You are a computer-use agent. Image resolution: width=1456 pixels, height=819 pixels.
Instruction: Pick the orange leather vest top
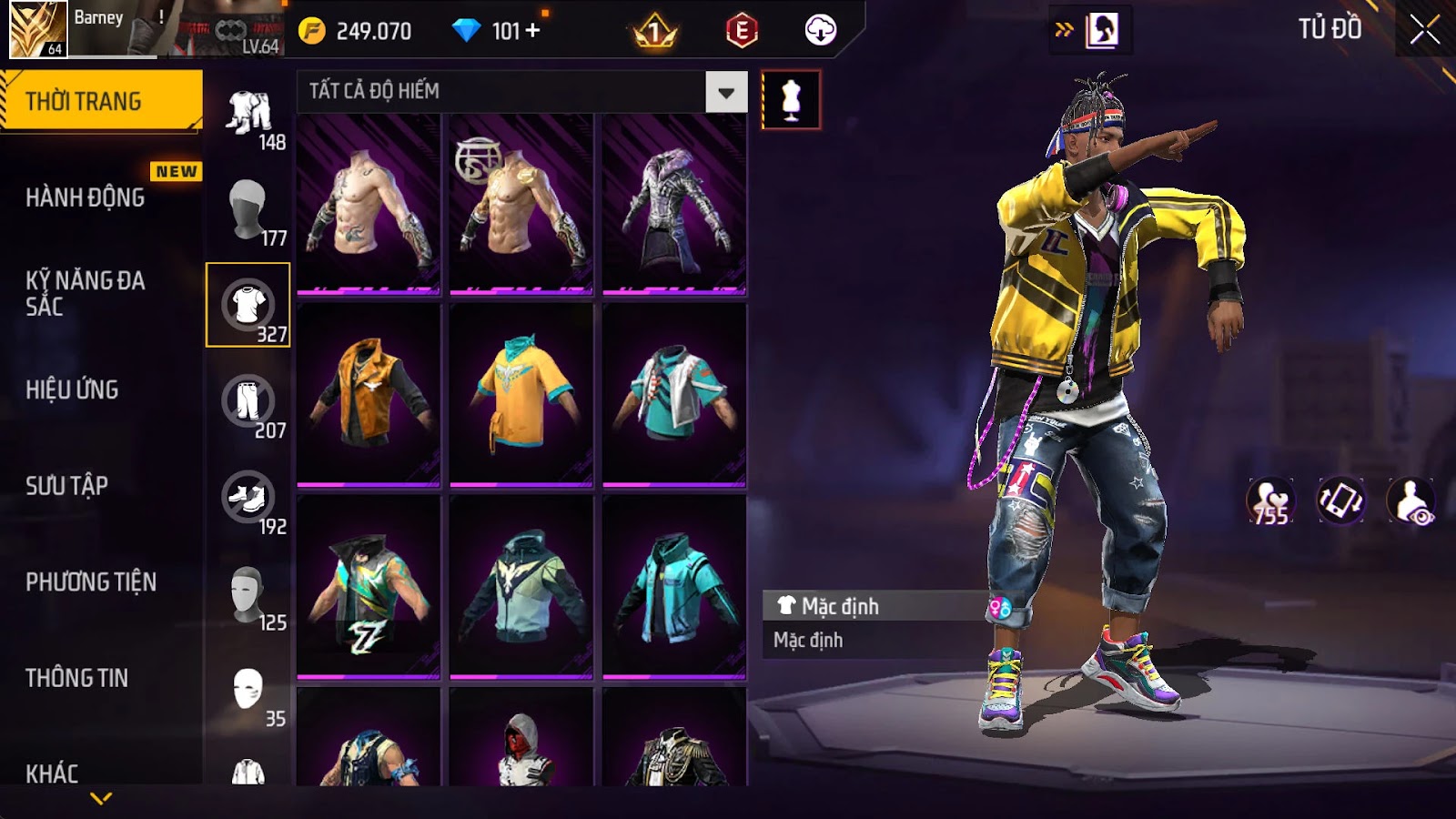pos(369,394)
